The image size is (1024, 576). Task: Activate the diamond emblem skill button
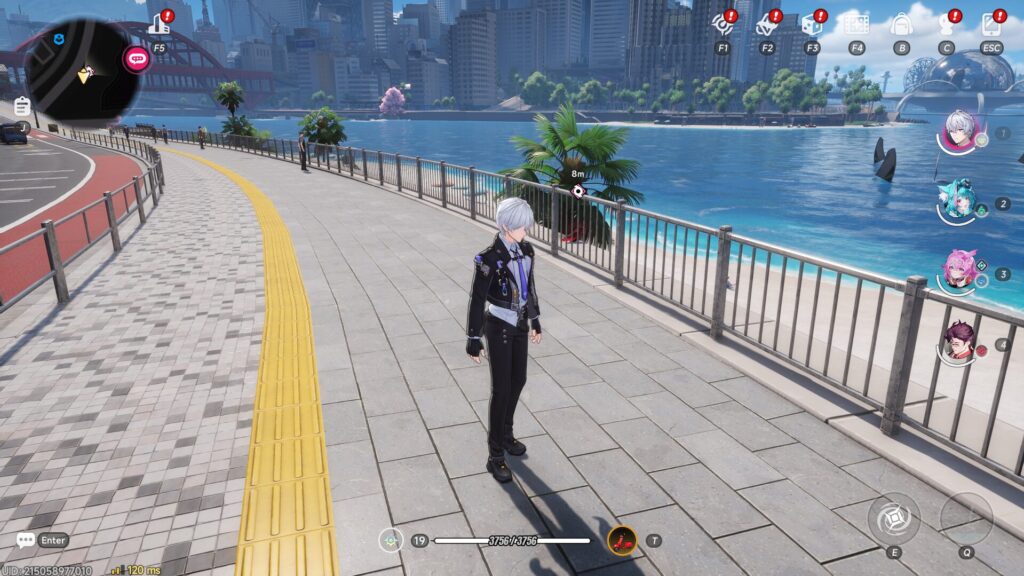tap(893, 518)
